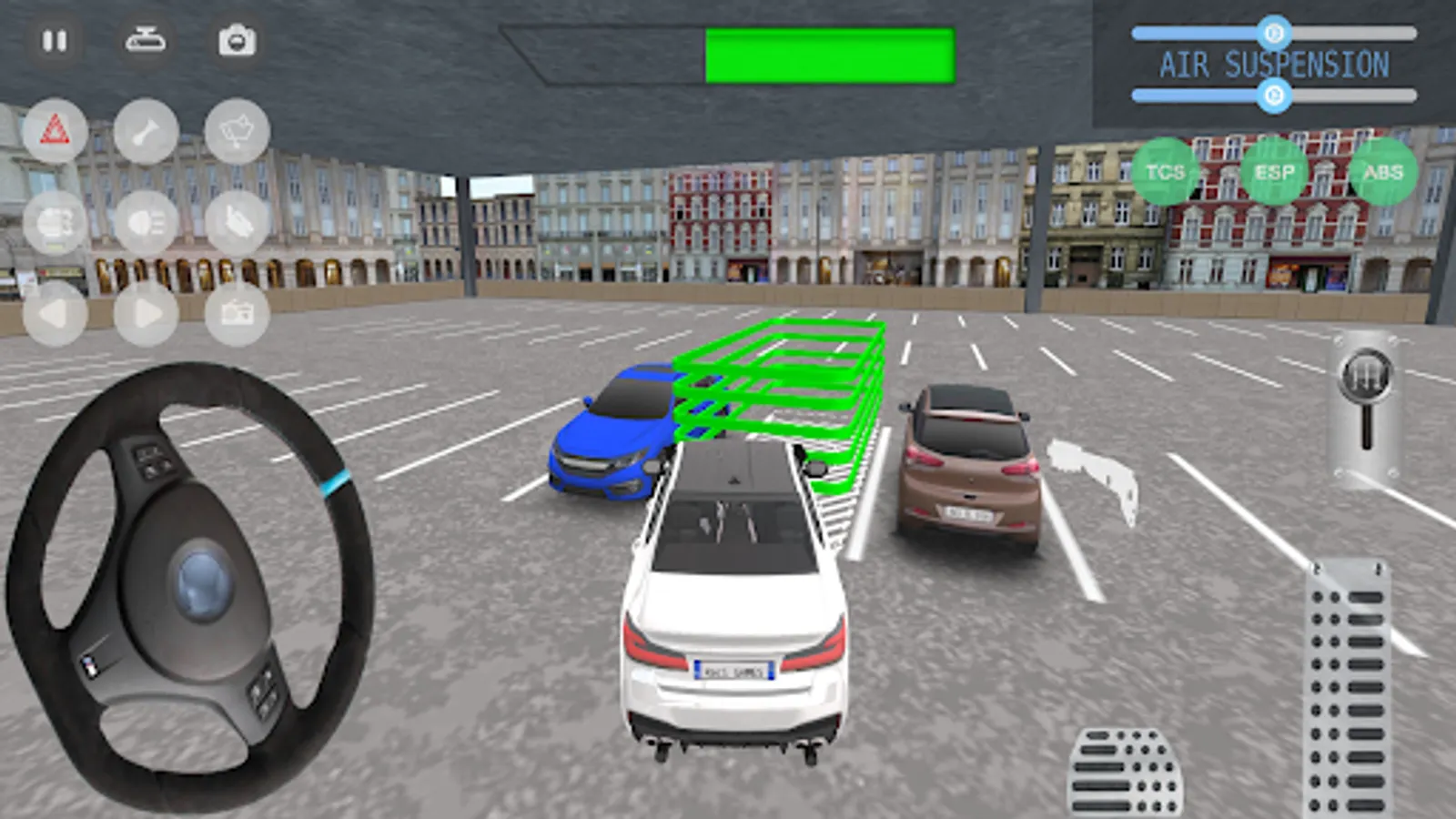Take a screenshot with the camera icon
Screen dimensions: 1456x819
tap(237, 40)
